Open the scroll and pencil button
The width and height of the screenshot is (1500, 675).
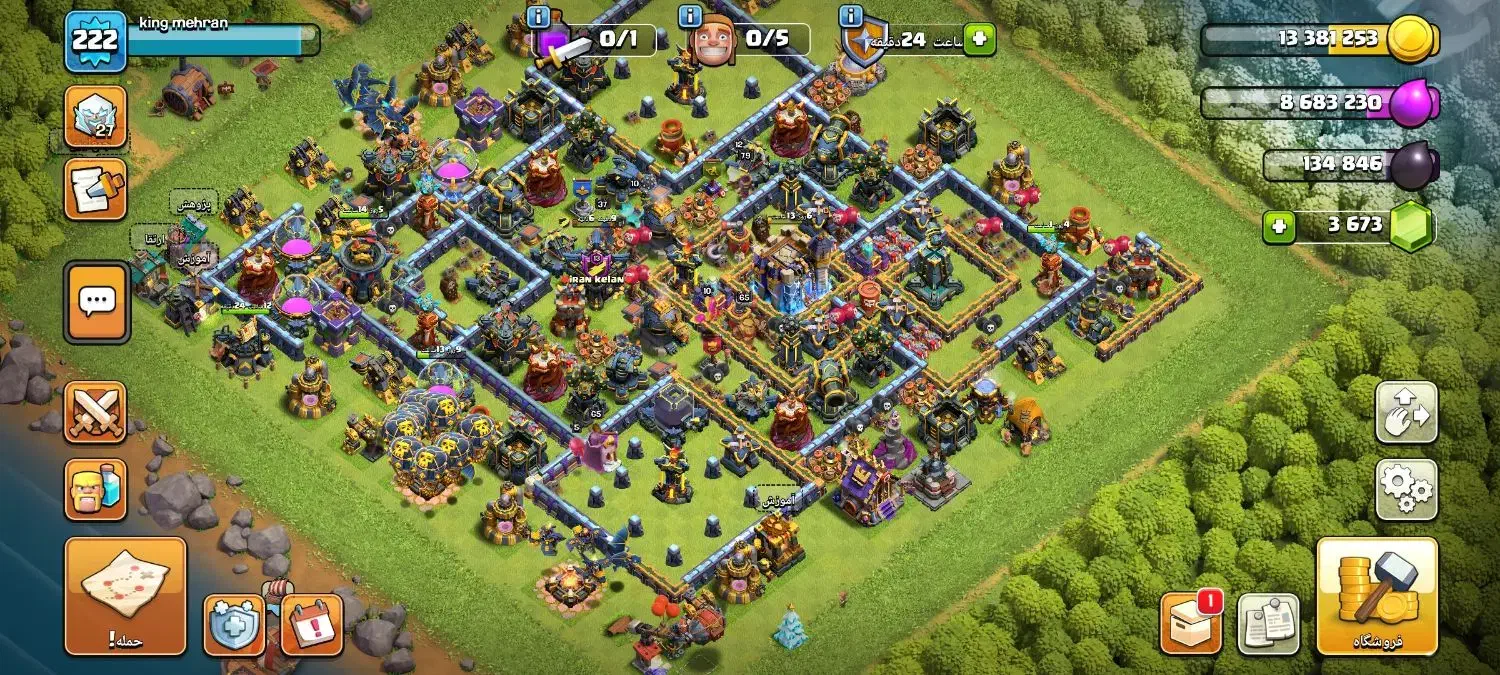[x=95, y=188]
